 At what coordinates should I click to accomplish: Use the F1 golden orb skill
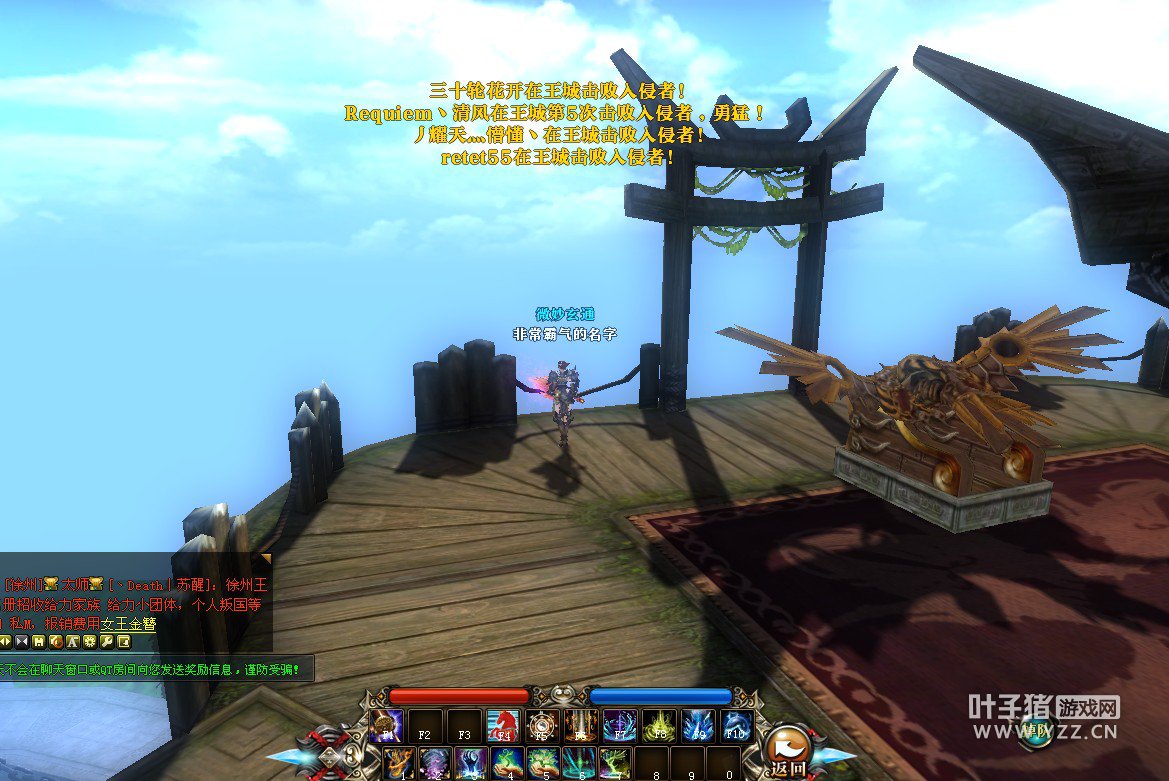click(386, 726)
